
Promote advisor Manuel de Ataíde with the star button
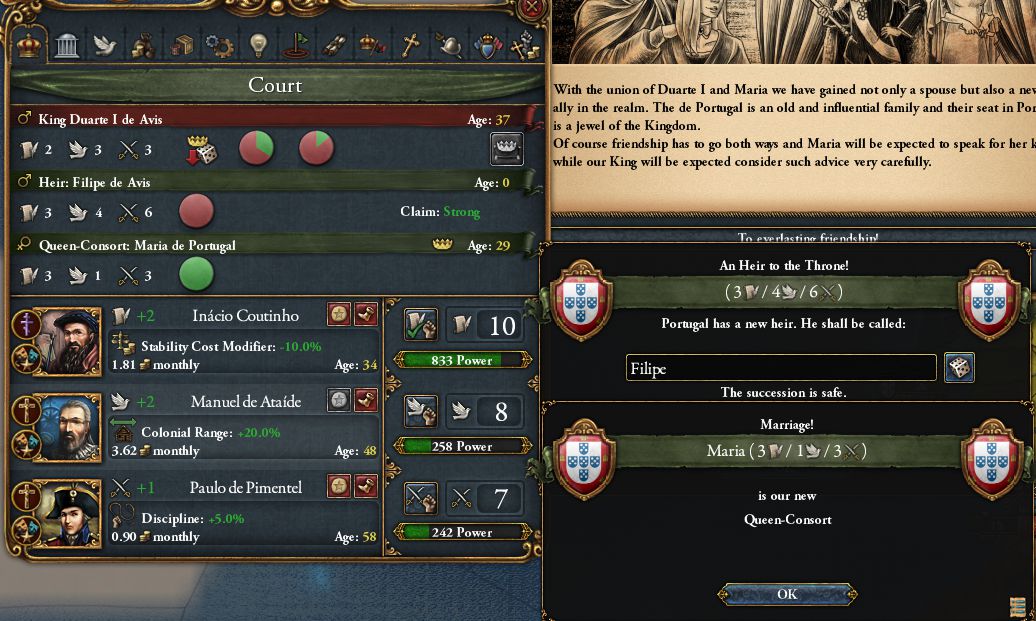[x=340, y=401]
